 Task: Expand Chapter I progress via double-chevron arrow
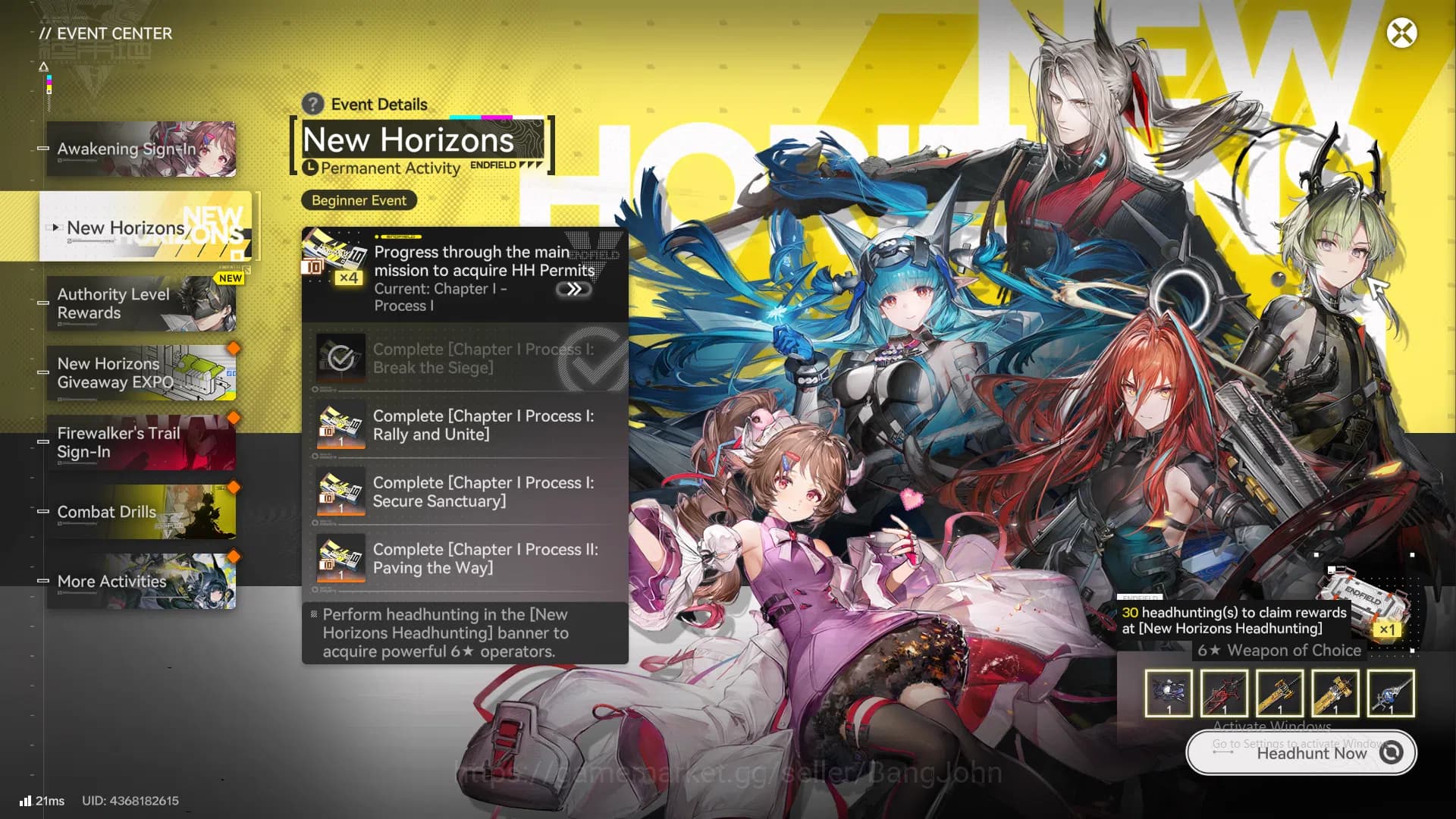[x=574, y=289]
